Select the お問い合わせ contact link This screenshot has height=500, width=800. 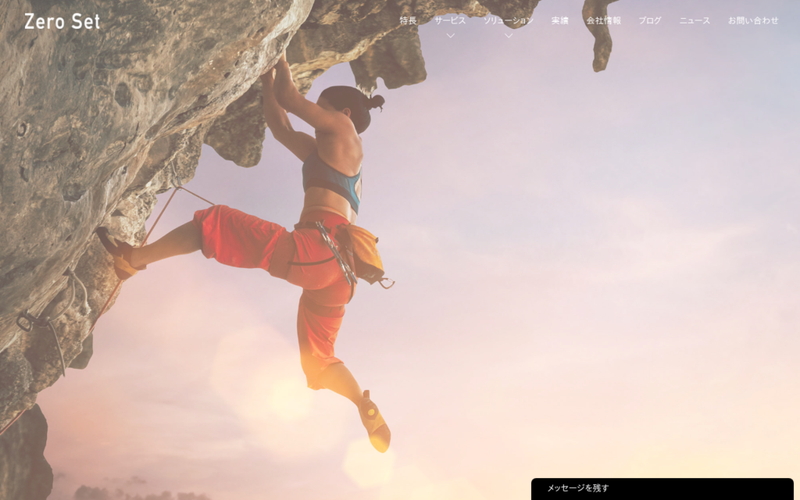pyautogui.click(x=753, y=20)
